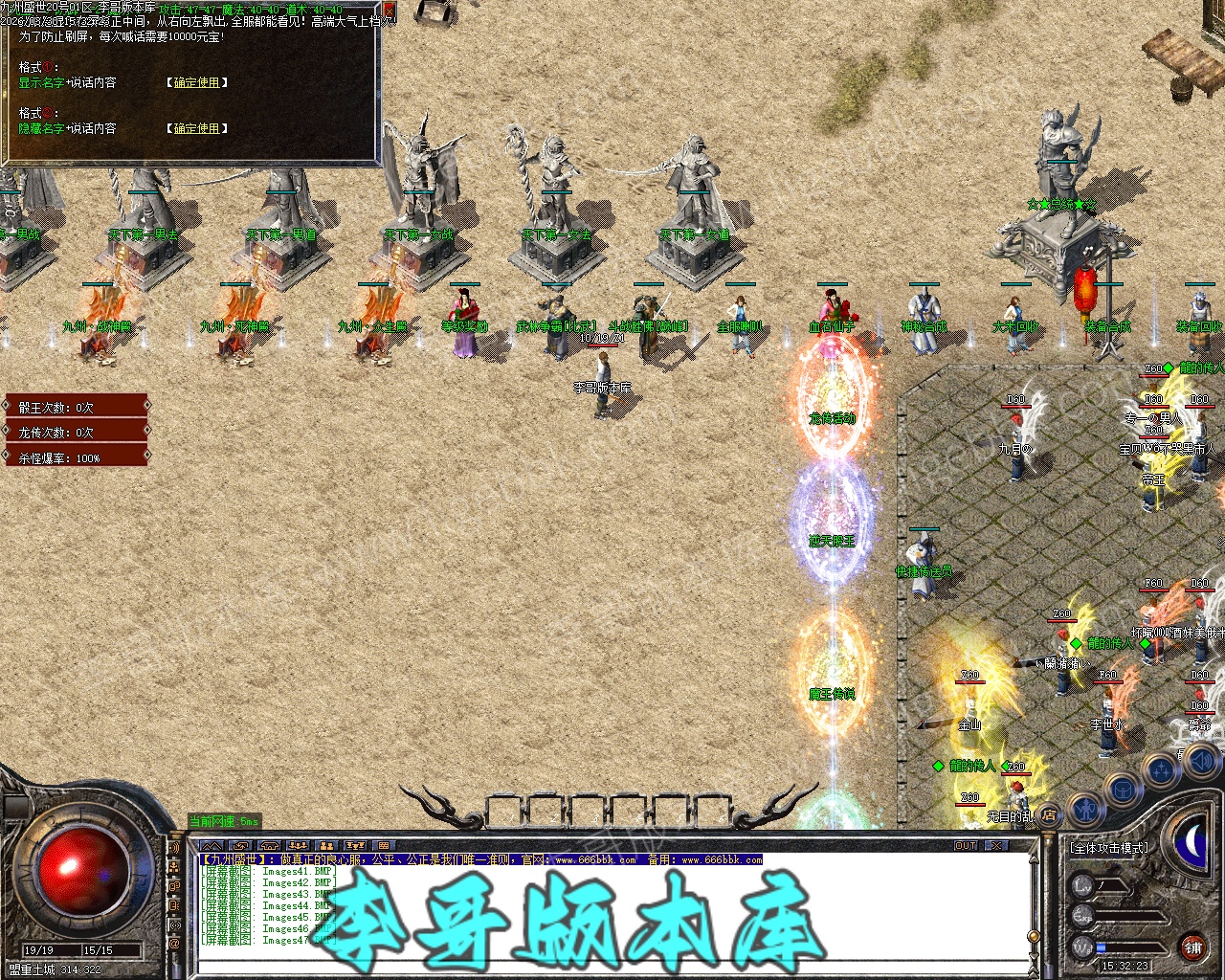Confirm use for the show-name format

pos(196,83)
